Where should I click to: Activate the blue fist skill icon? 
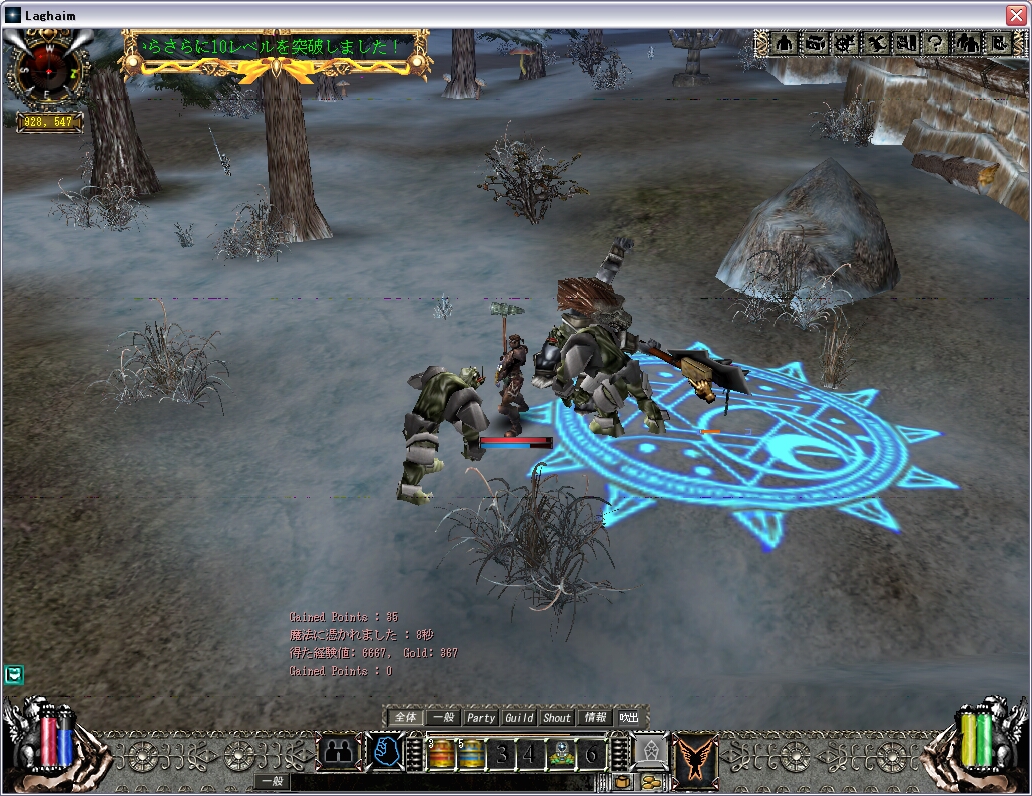tap(384, 752)
